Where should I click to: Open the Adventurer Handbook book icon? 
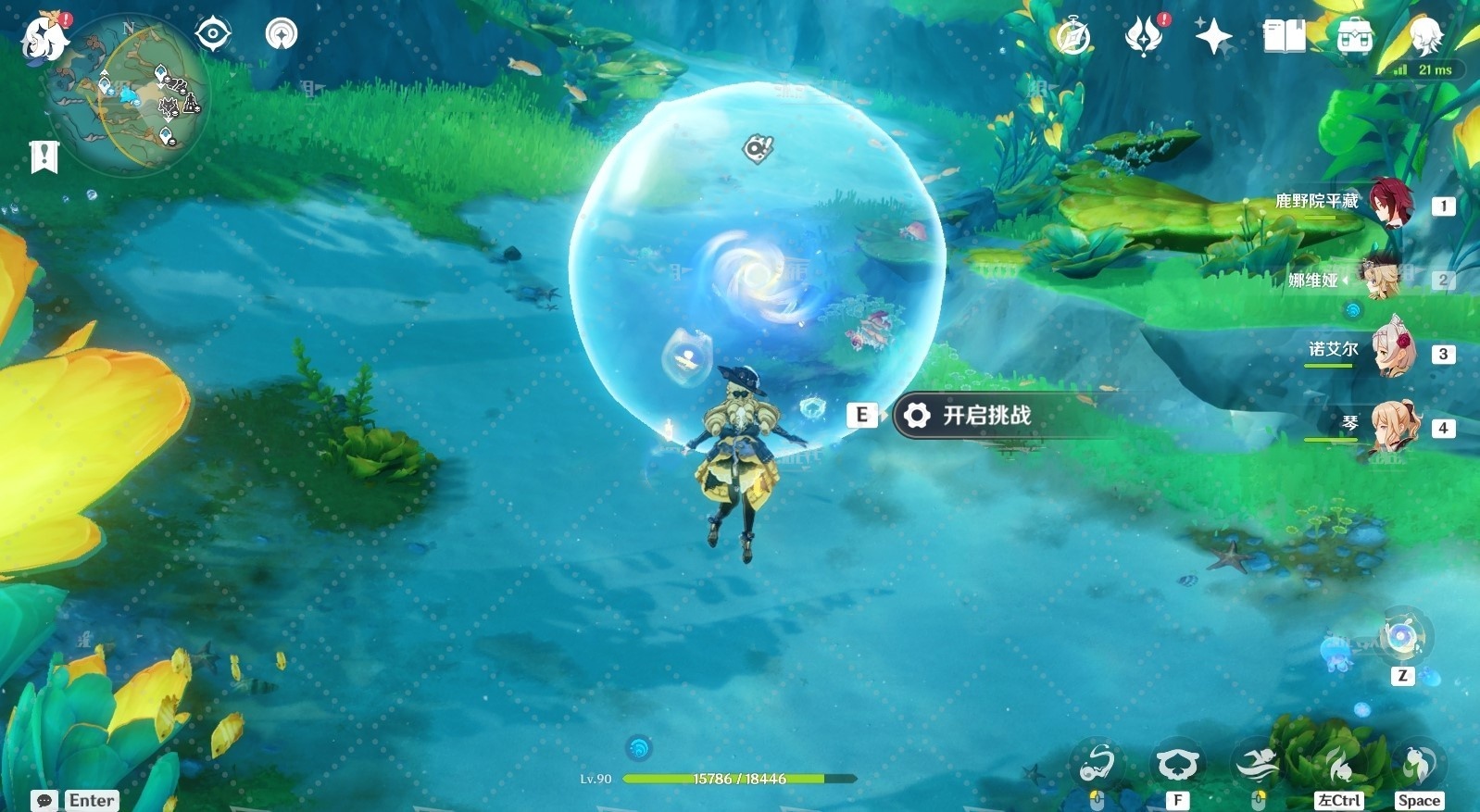pos(1284,37)
